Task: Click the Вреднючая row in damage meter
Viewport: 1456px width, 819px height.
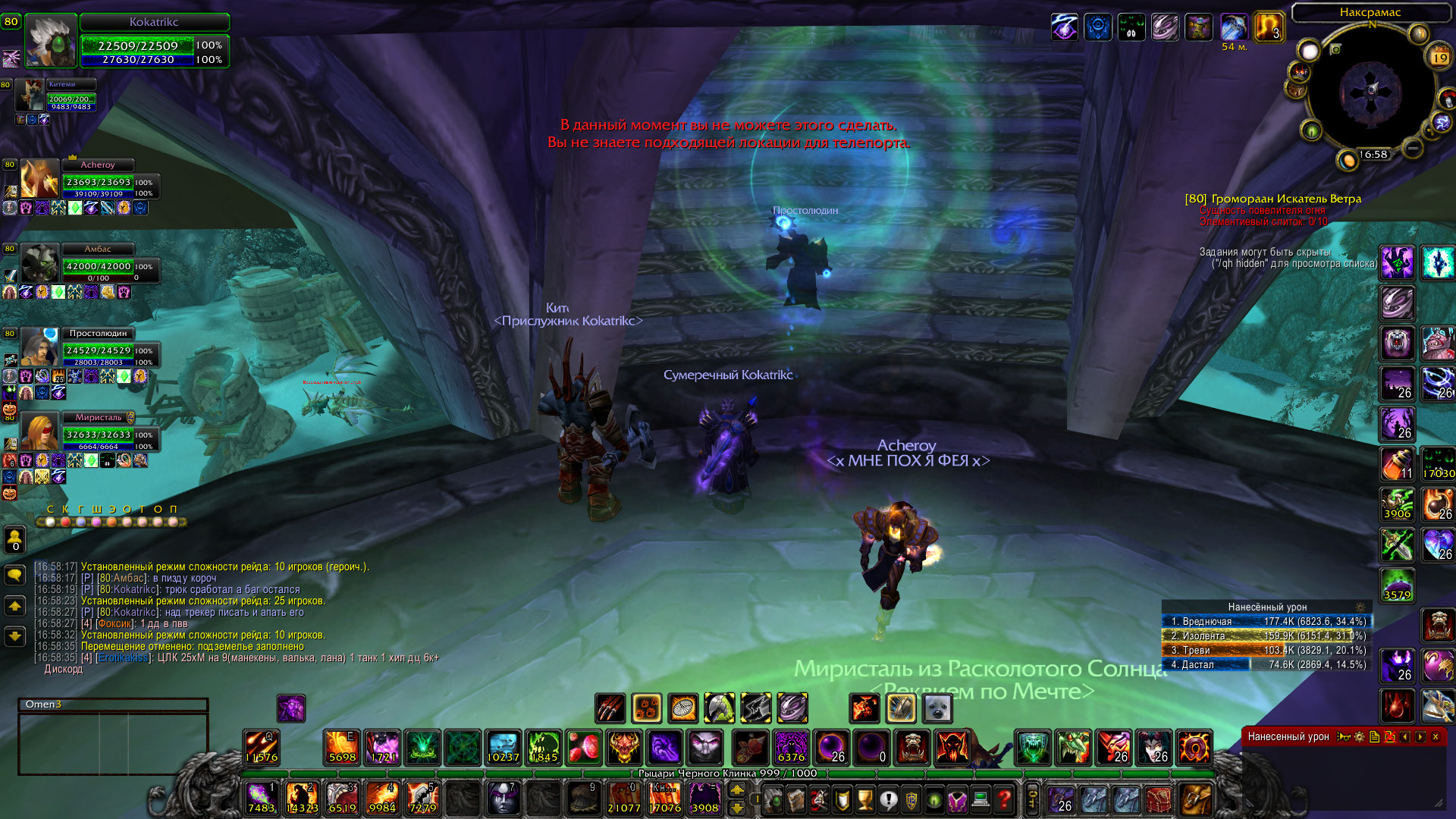Action: [x=1265, y=621]
